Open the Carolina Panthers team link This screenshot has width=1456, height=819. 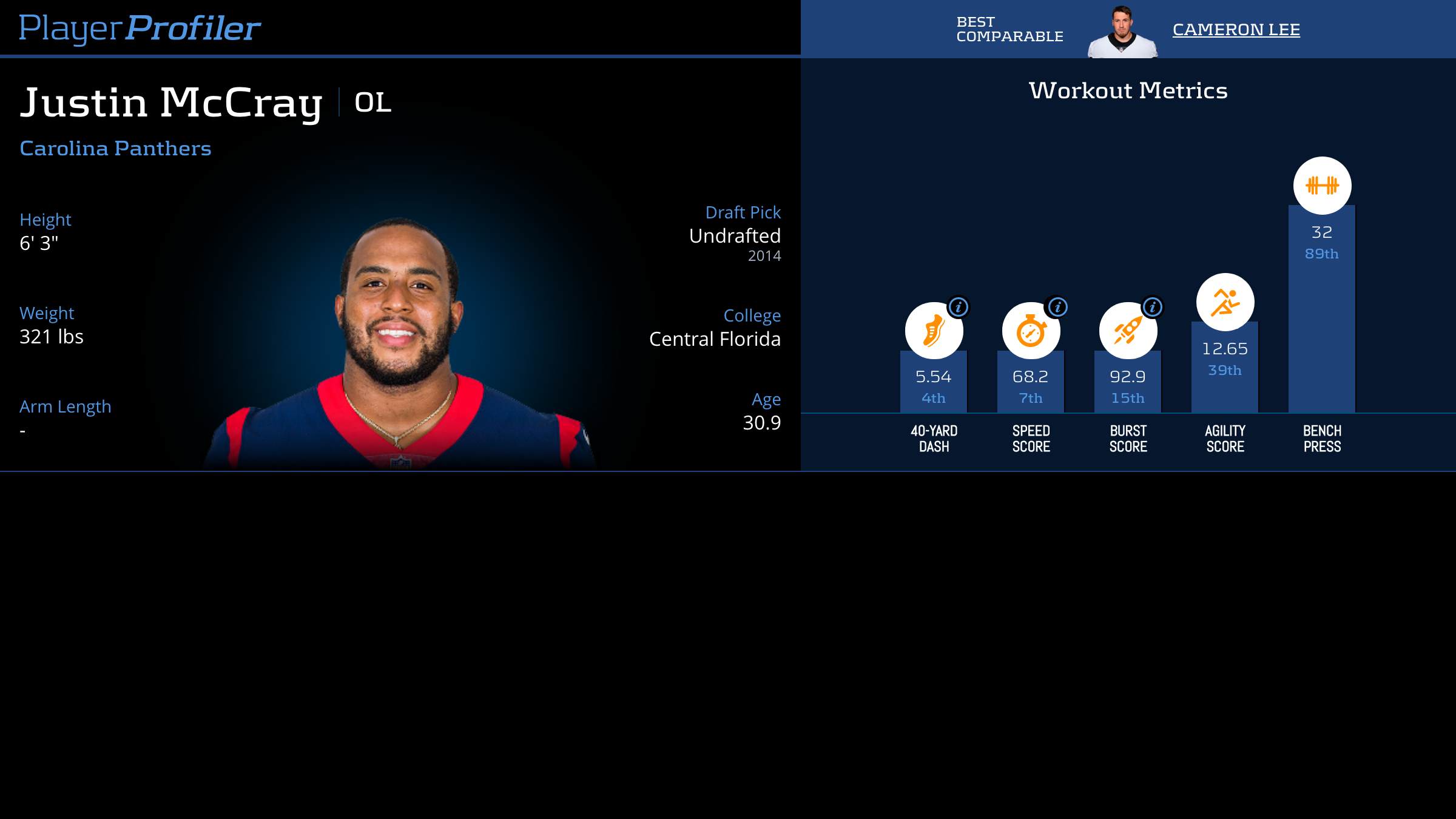[115, 149]
